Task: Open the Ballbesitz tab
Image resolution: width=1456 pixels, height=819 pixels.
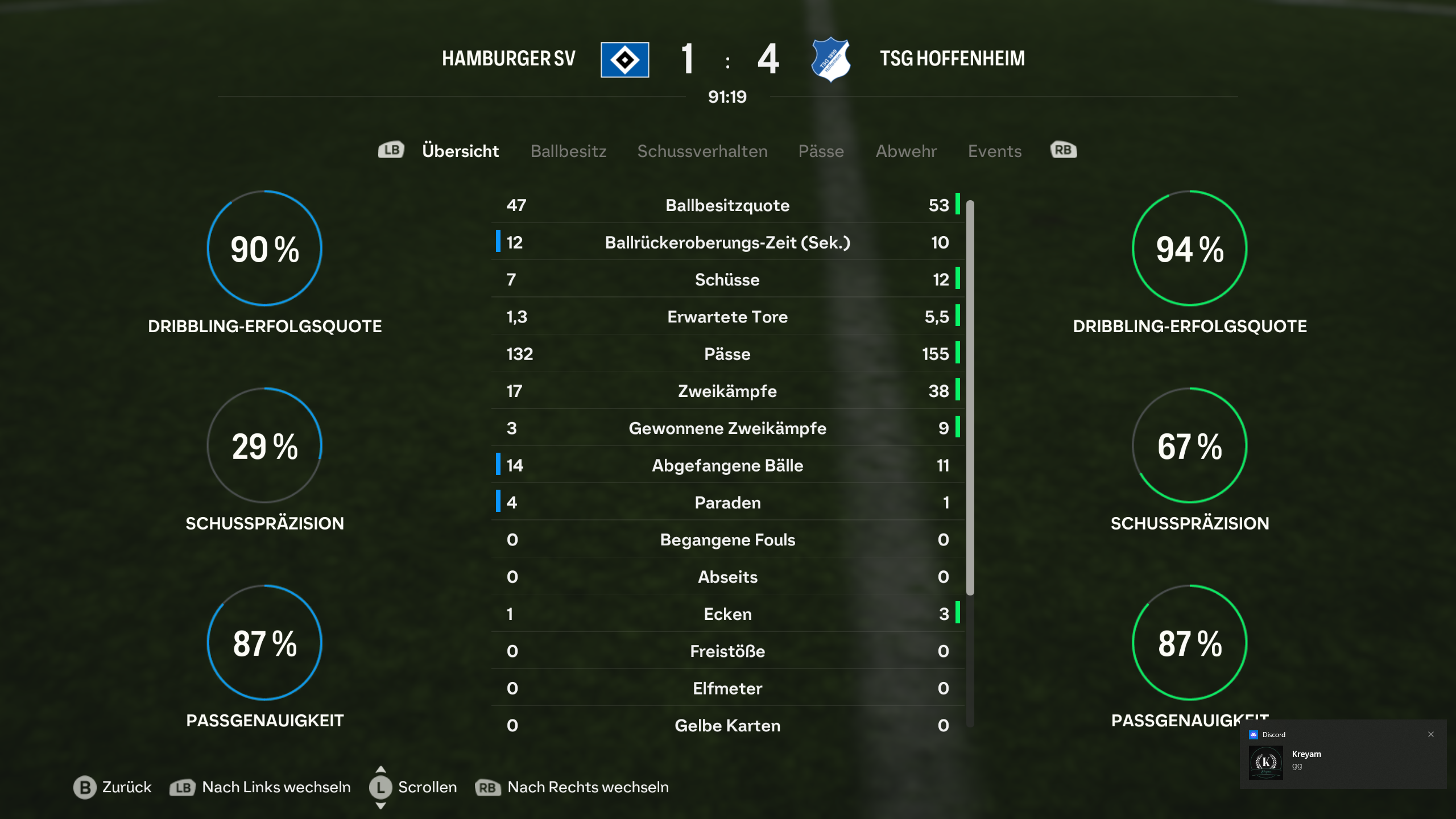Action: point(568,151)
